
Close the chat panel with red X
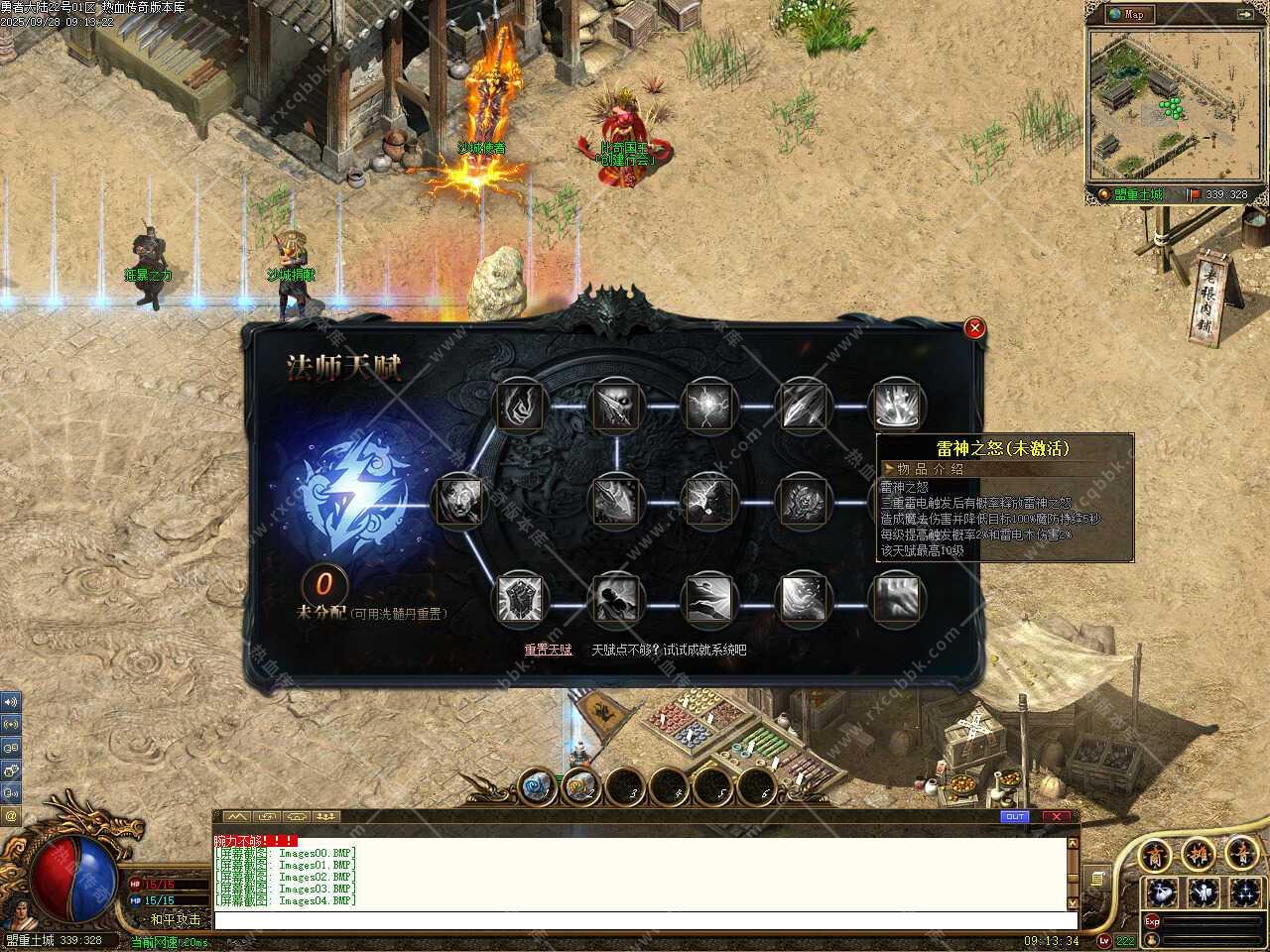pos(1055,816)
